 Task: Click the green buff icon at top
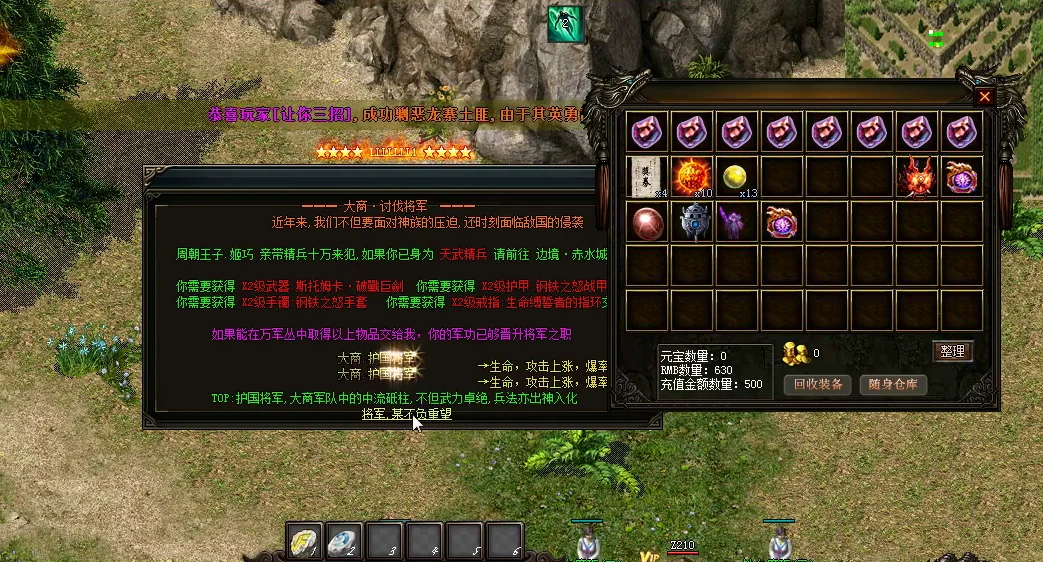pyautogui.click(x=565, y=24)
